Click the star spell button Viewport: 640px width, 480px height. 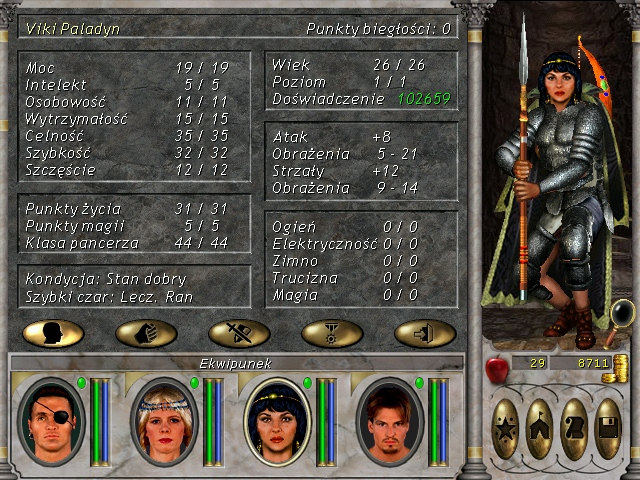point(505,429)
